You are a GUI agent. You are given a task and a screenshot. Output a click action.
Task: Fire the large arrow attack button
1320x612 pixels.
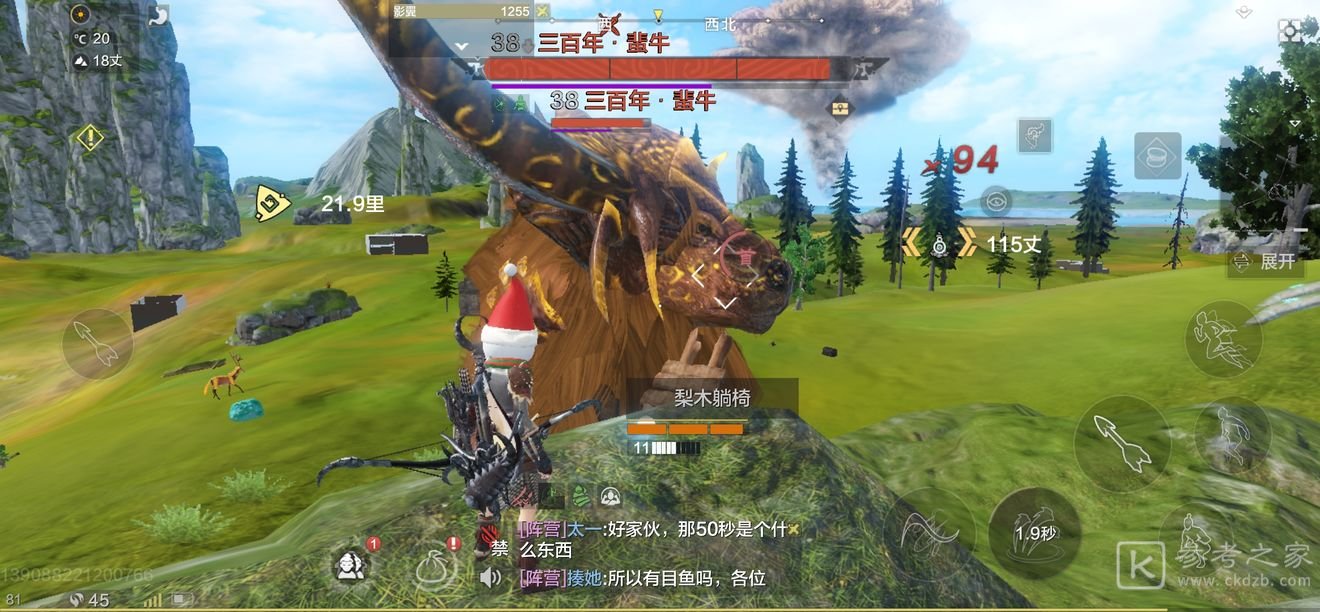pos(1122,442)
